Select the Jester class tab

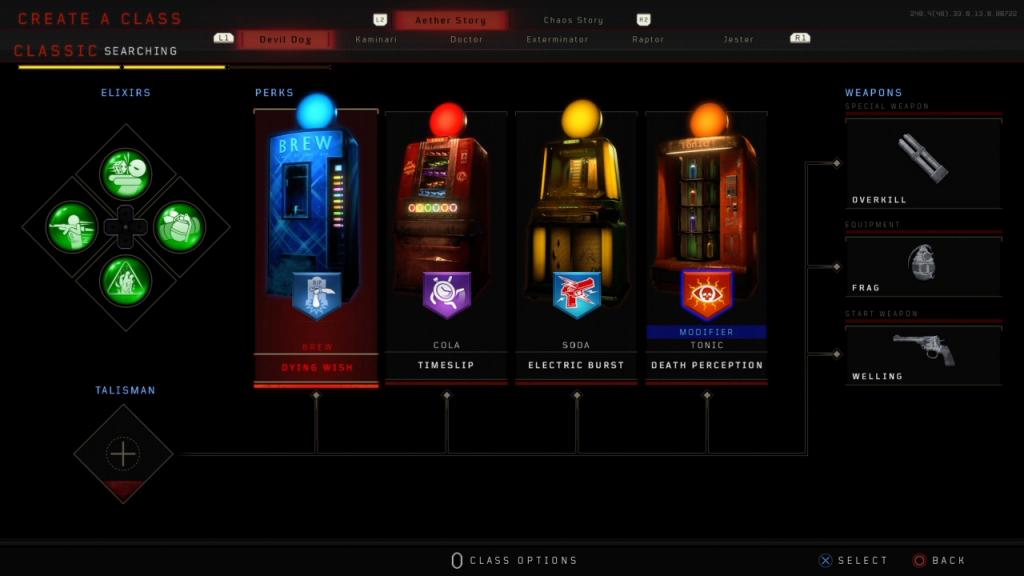point(738,39)
